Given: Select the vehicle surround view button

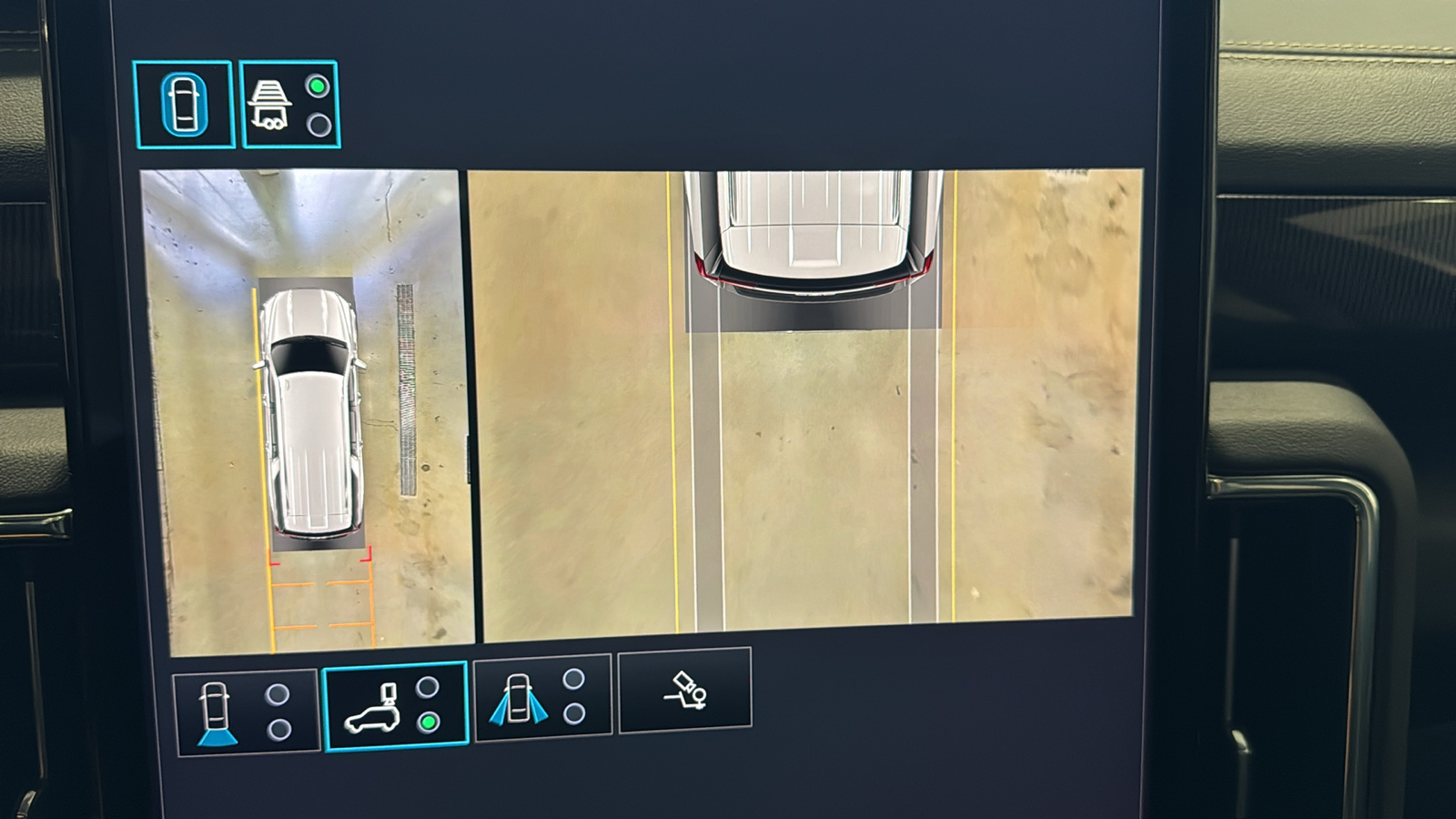Looking at the screenshot, I should click(x=184, y=105).
